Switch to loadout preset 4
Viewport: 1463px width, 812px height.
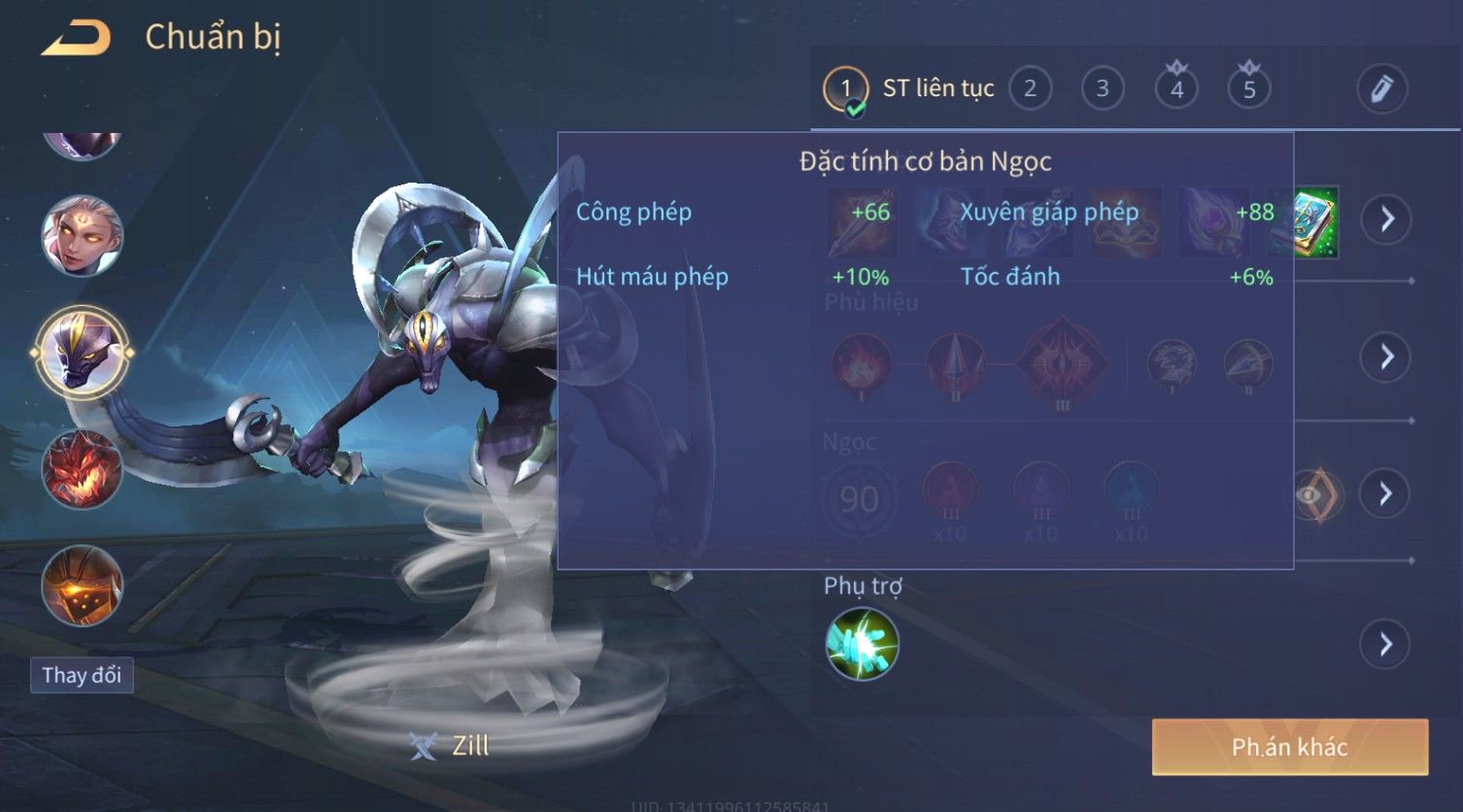pyautogui.click(x=1176, y=89)
